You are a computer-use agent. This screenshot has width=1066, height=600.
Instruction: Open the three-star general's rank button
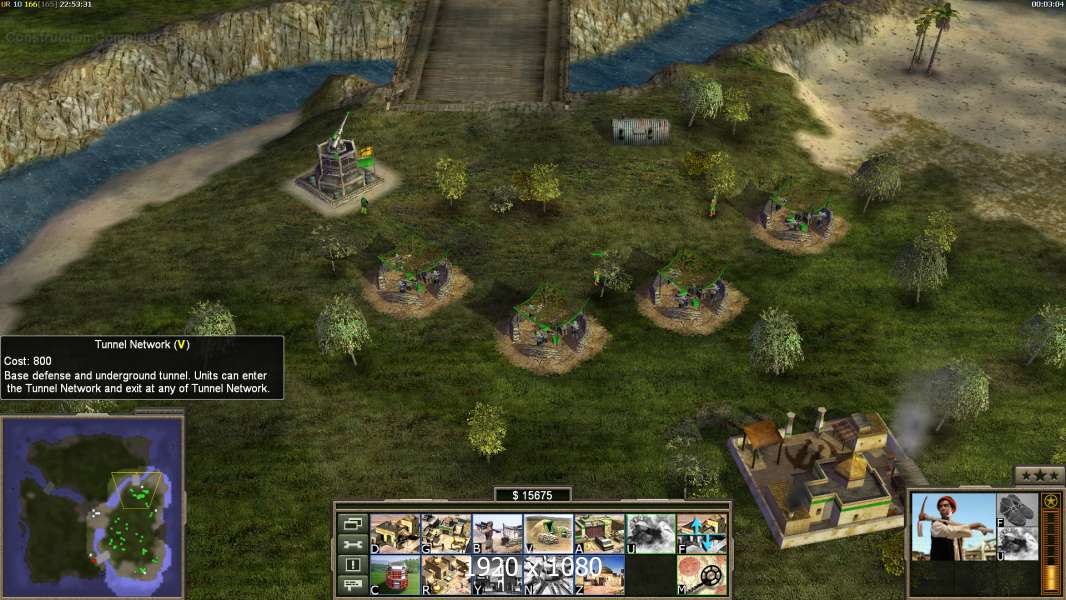pyautogui.click(x=1039, y=476)
